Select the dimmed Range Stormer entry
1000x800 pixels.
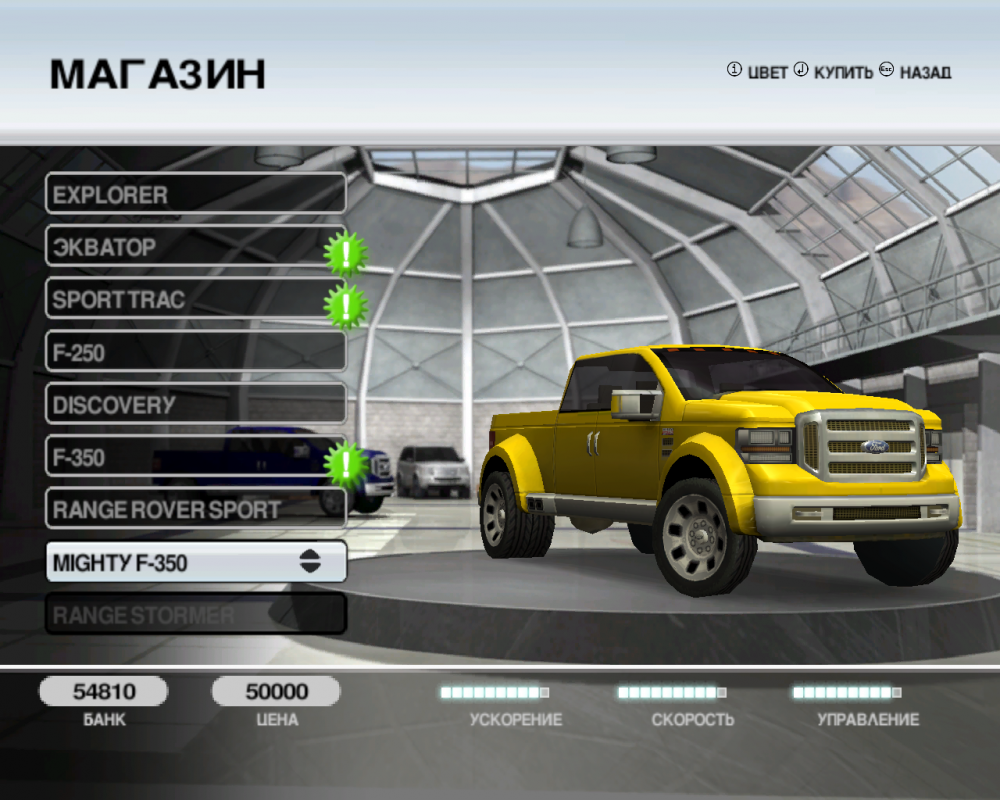(195, 614)
